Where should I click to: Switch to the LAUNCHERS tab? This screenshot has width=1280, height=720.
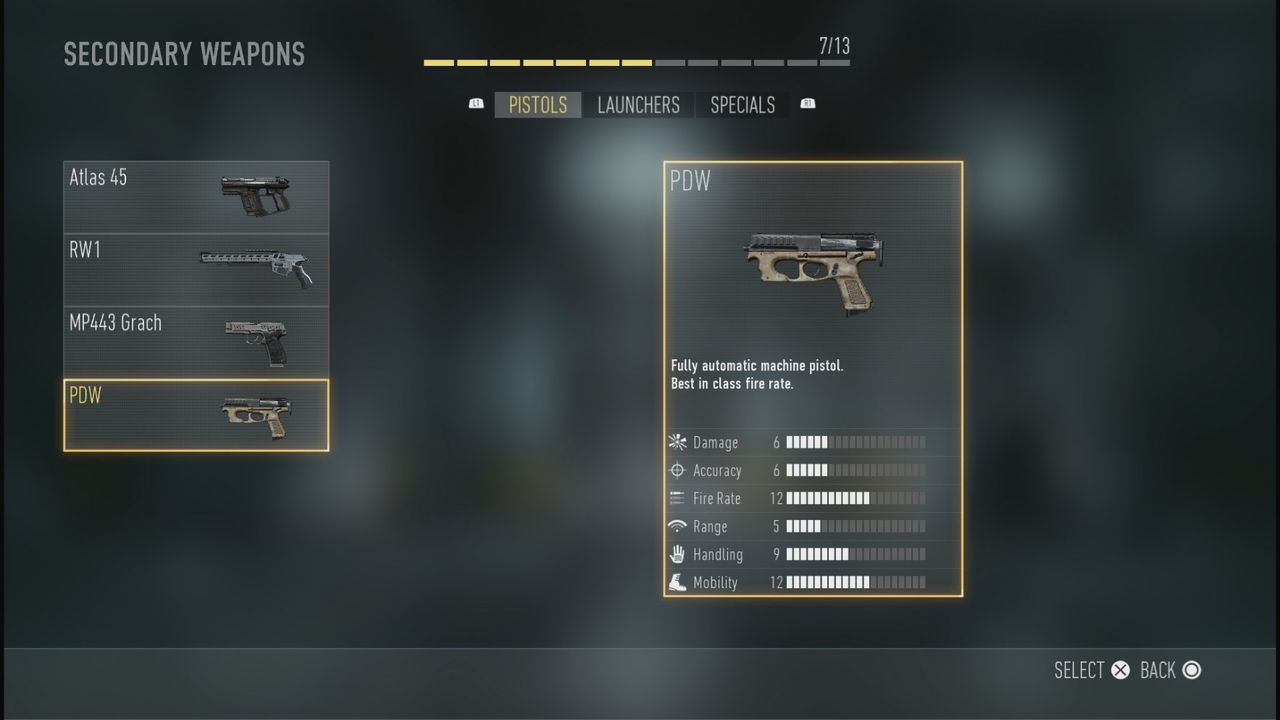pyautogui.click(x=639, y=105)
